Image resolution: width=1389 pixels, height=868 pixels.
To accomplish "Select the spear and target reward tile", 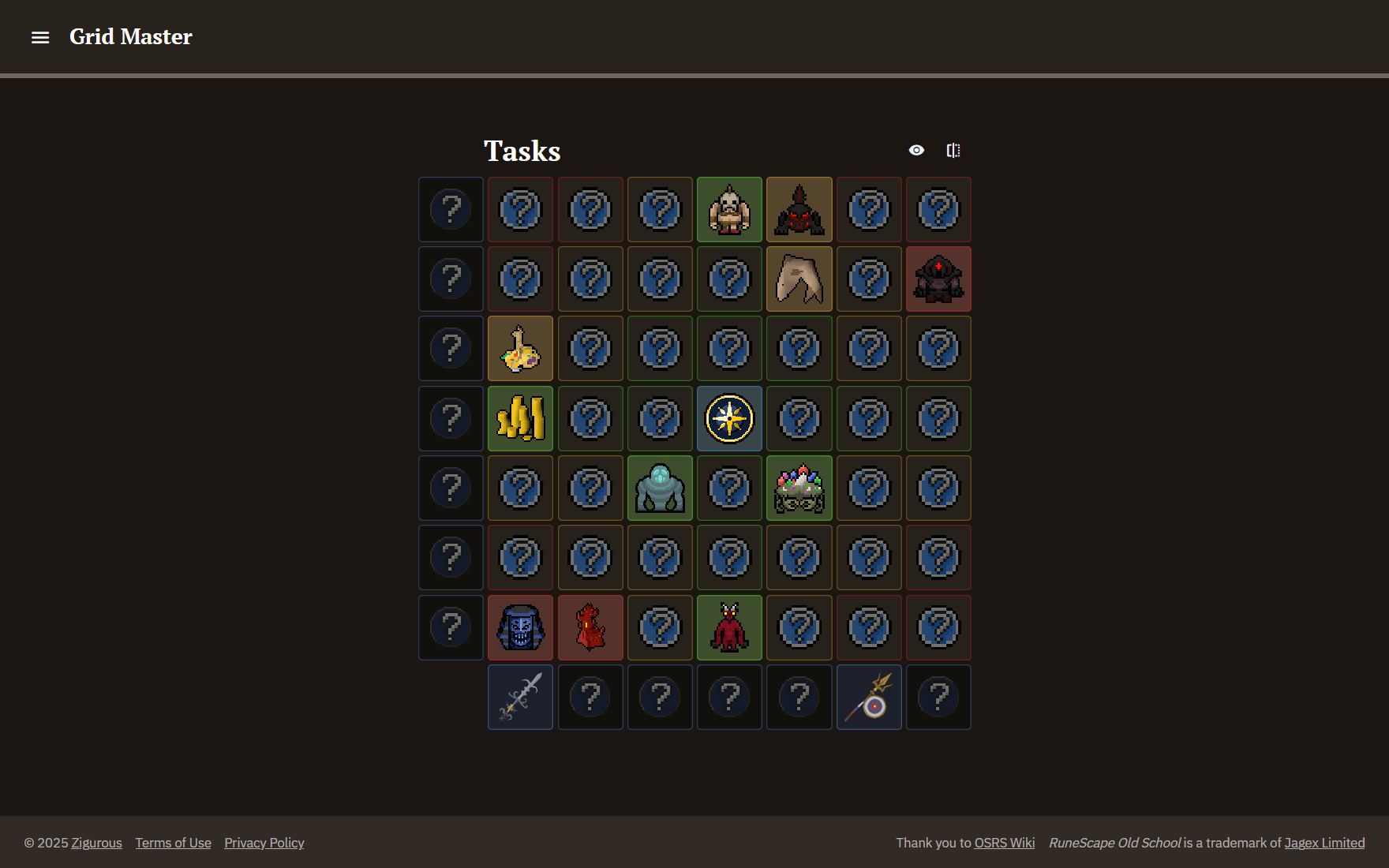I will (x=869, y=697).
